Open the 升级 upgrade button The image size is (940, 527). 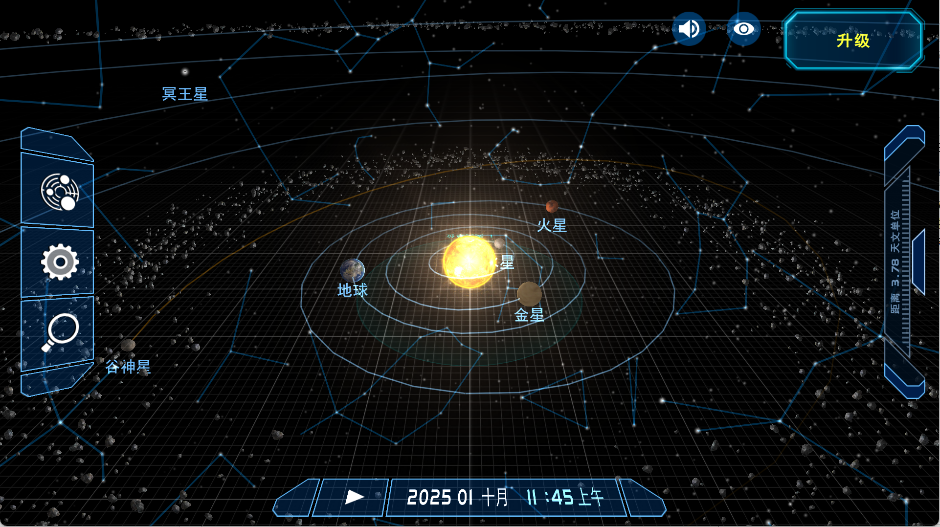click(853, 40)
